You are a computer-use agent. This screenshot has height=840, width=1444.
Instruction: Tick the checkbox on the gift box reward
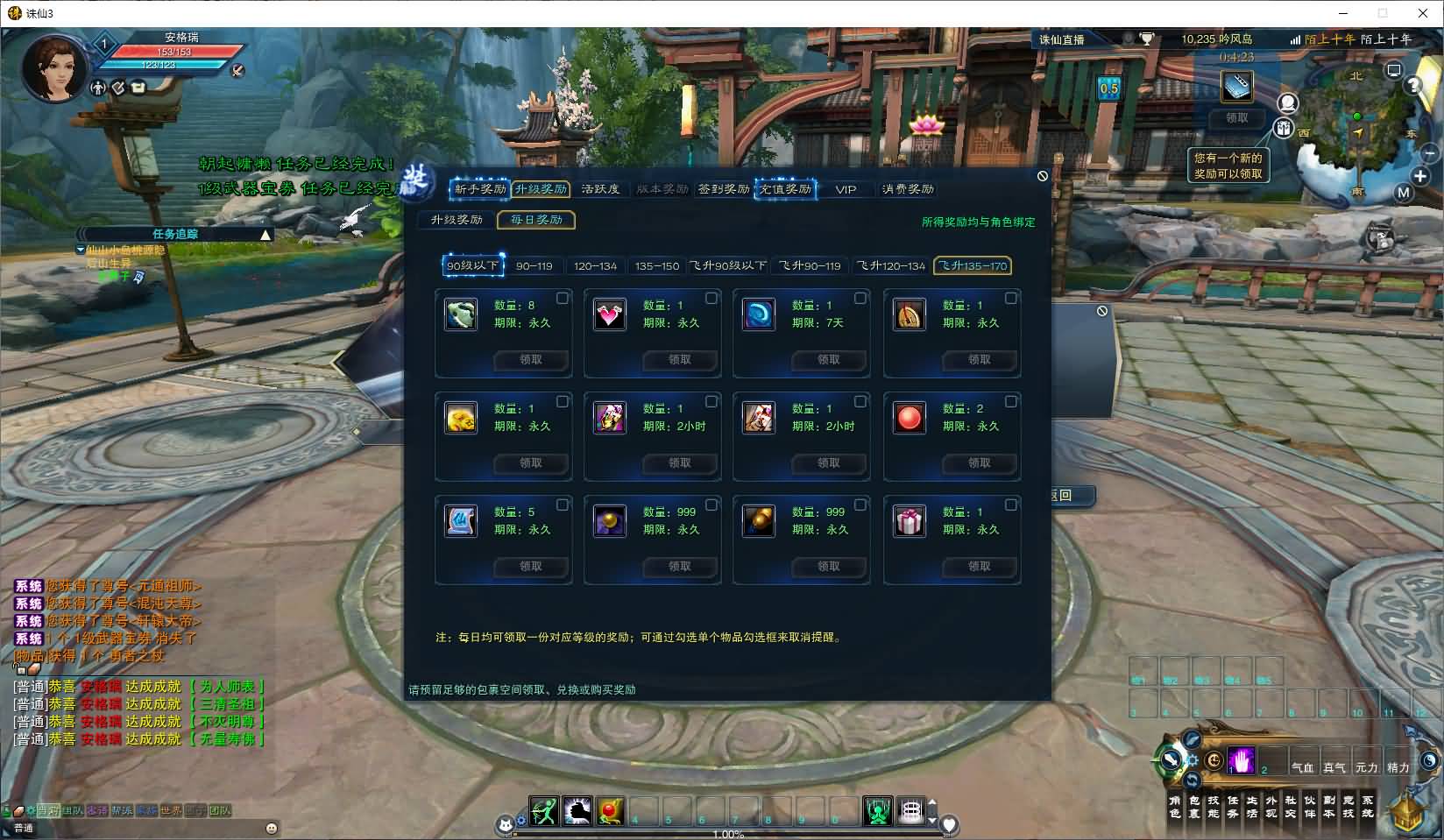[x=1010, y=505]
